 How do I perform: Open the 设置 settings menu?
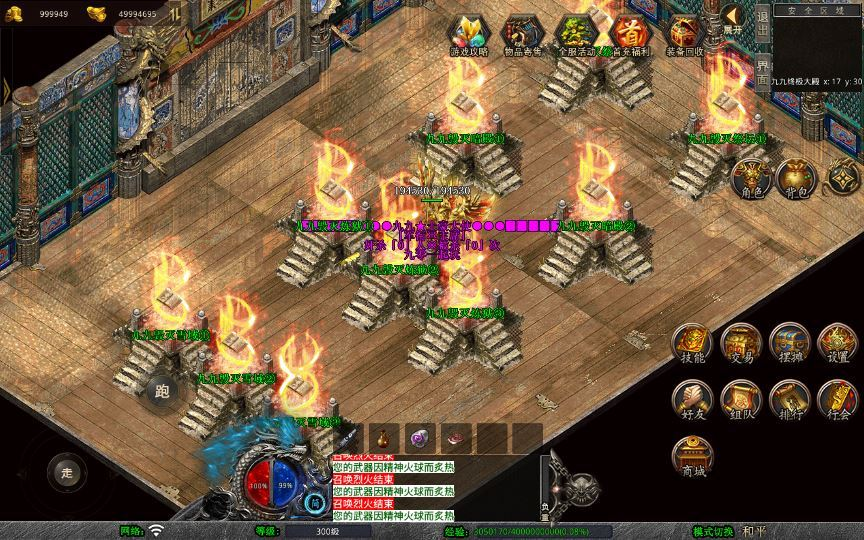coord(838,343)
